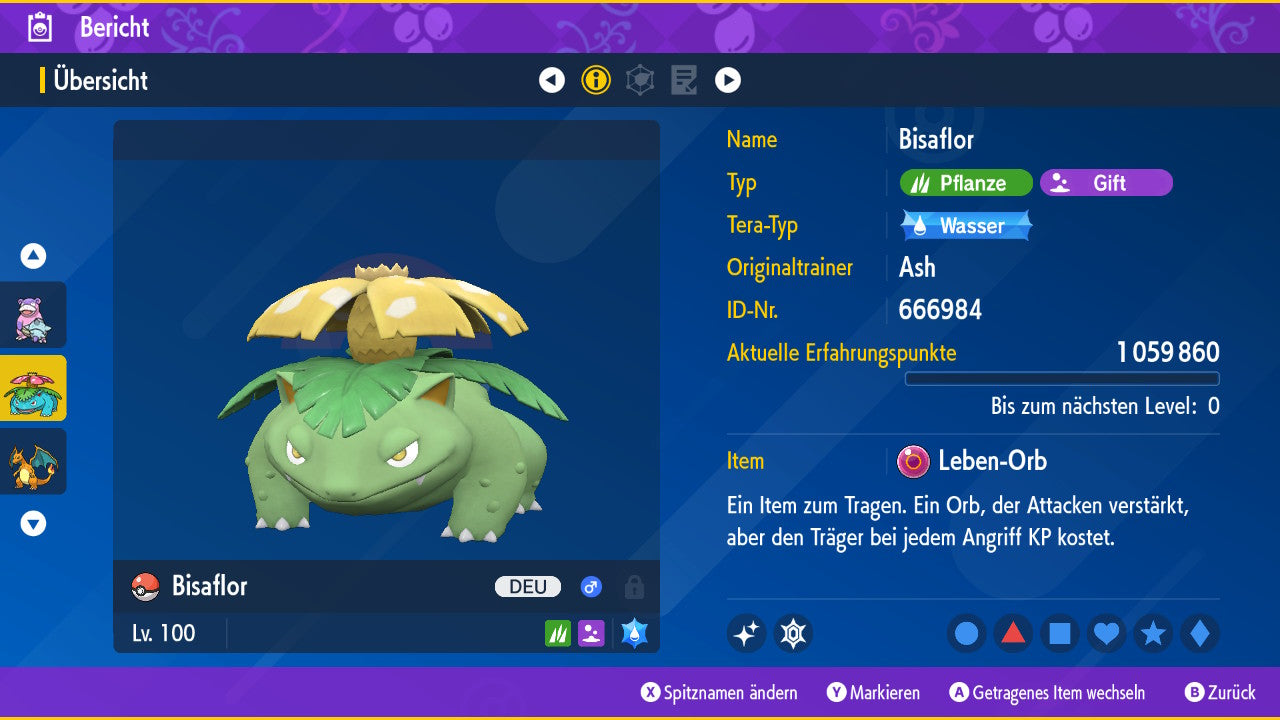Viewport: 1280px width, 720px height.
Task: Toggle the square marking
Action: (x=1060, y=633)
